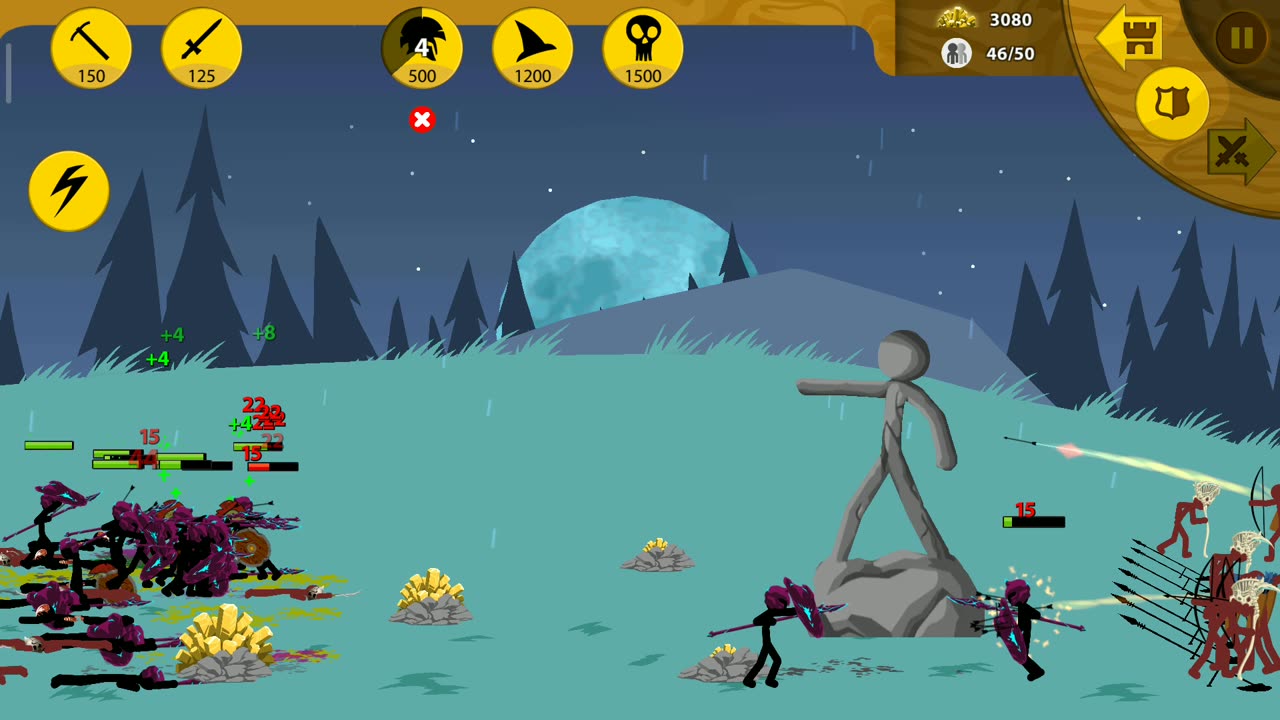Order army to retreat to castle

1129,38
